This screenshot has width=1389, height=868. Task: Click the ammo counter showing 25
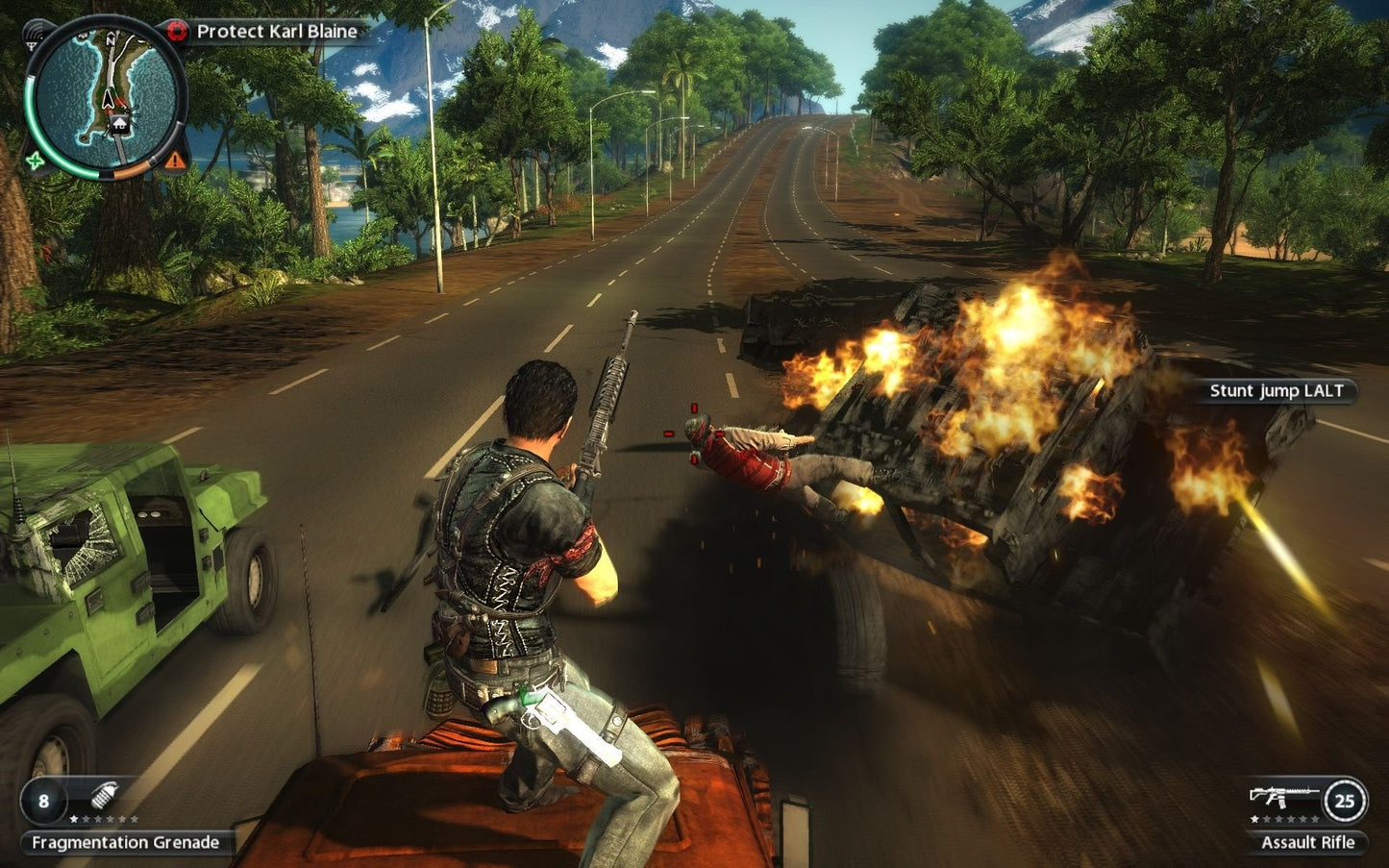(x=1346, y=801)
